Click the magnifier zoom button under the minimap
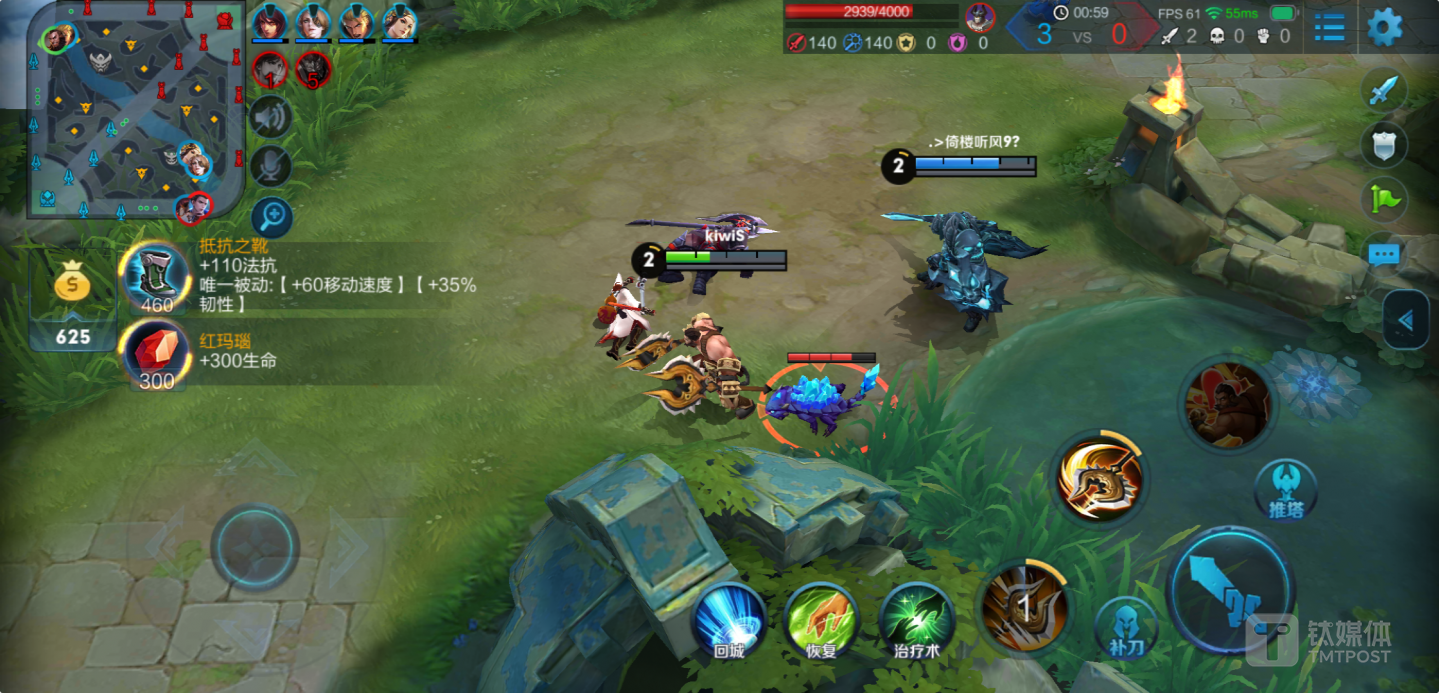Viewport: 1439px width, 693px height. pyautogui.click(x=271, y=216)
